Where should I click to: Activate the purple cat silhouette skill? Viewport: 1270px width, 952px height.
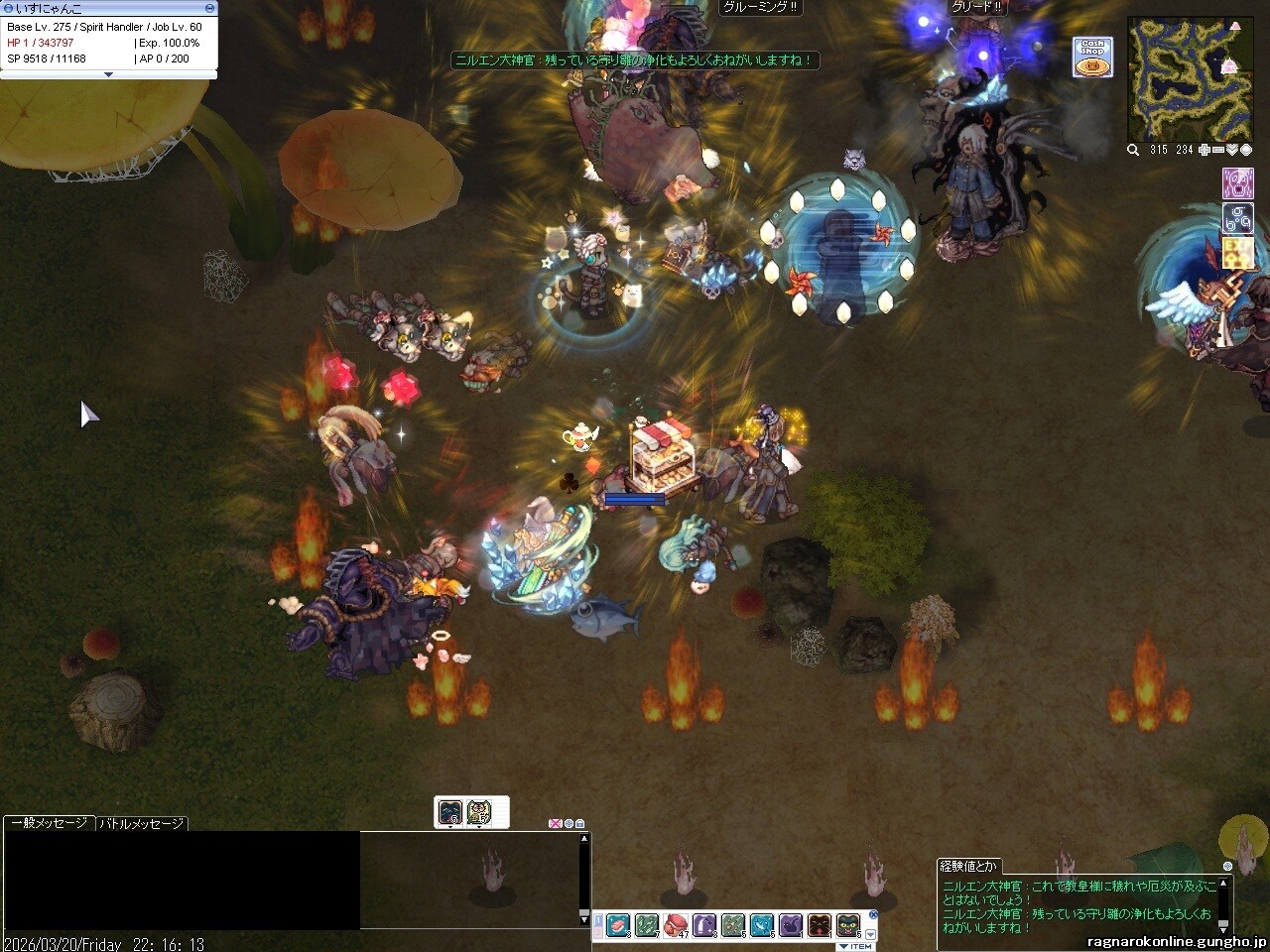791,926
